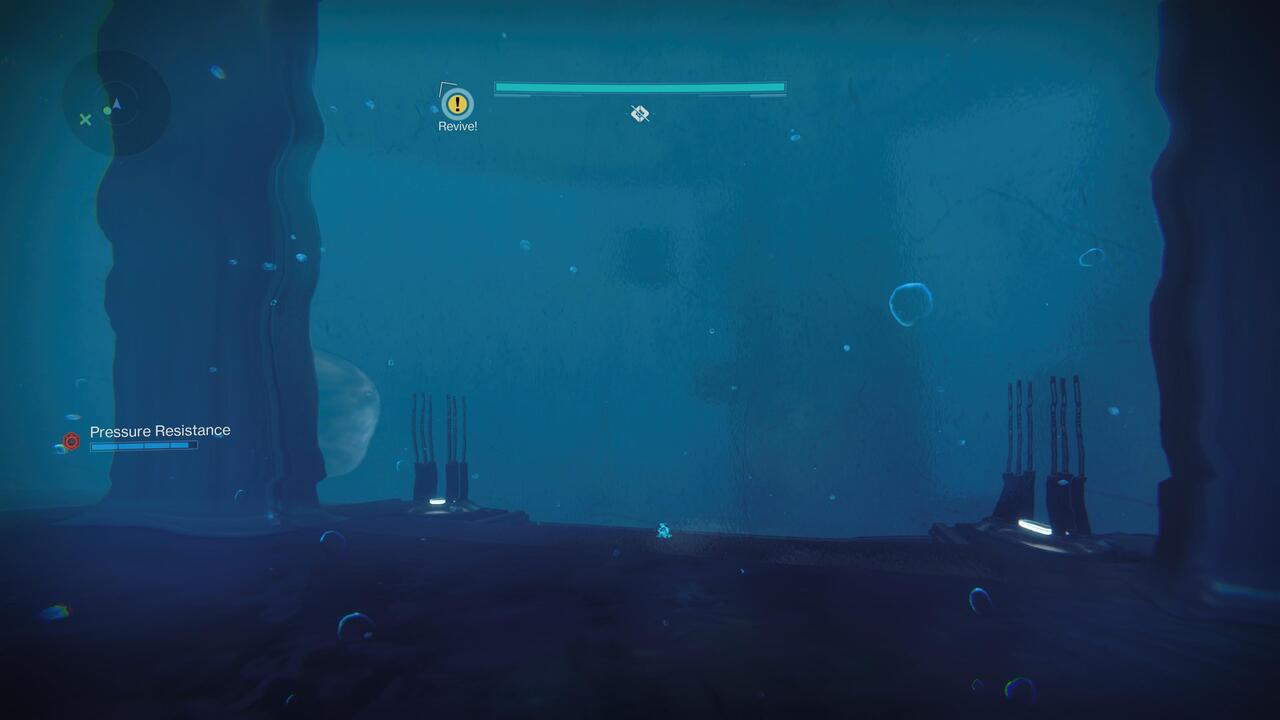Expand the boss health bar details
The height and width of the screenshot is (720, 1280).
638,88
